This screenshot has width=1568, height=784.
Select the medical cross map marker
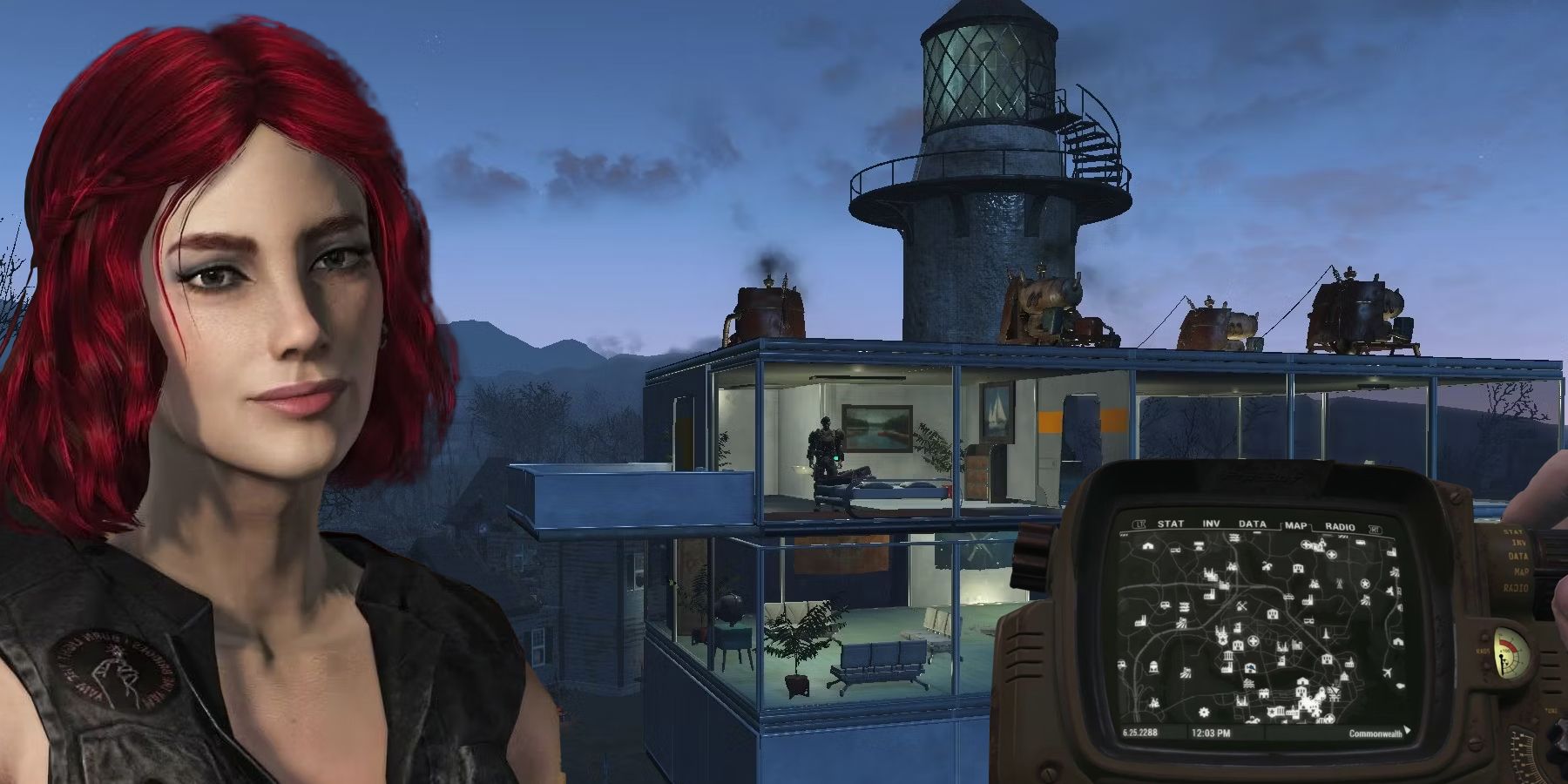click(x=1253, y=641)
